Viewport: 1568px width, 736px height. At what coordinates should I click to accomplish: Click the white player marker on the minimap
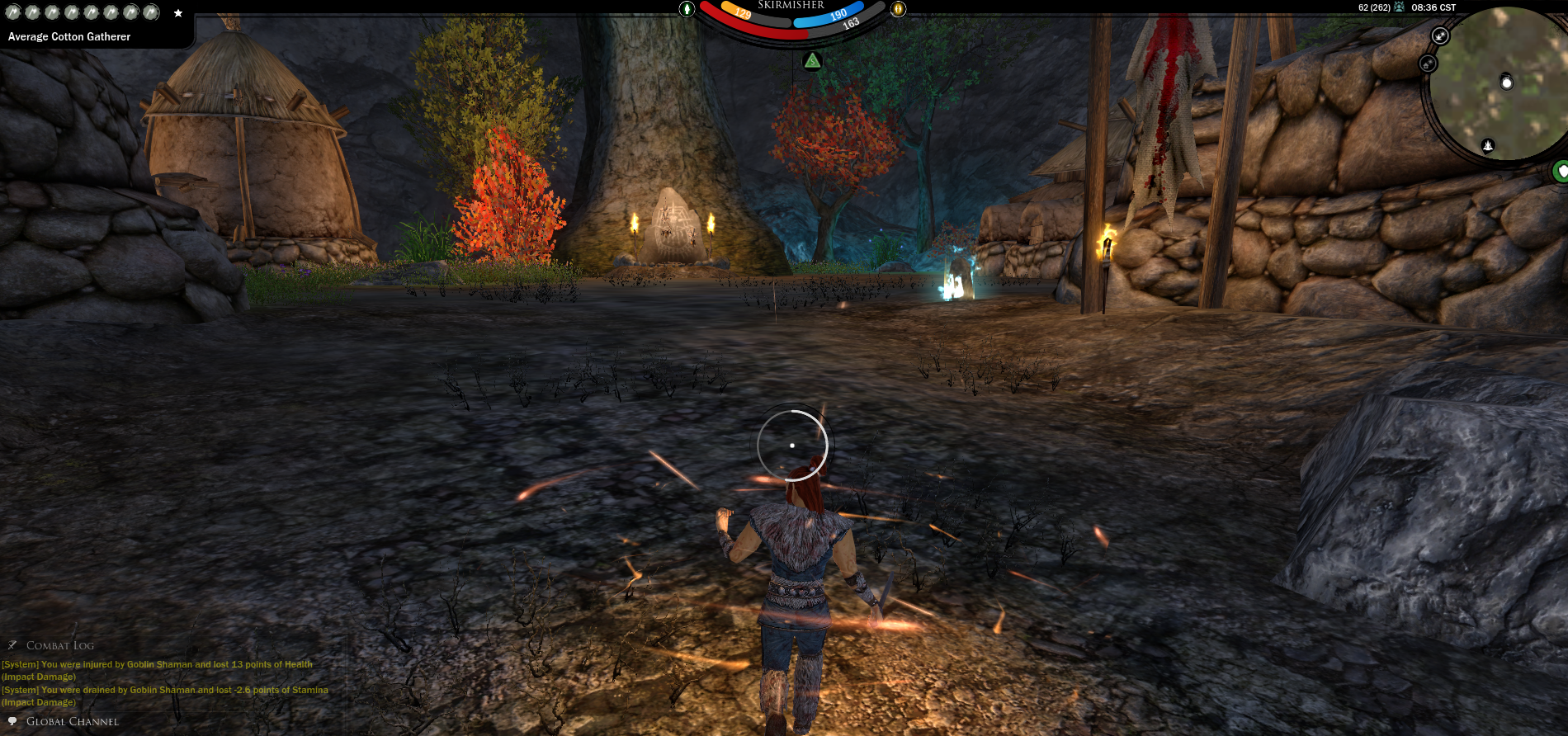[x=1506, y=83]
